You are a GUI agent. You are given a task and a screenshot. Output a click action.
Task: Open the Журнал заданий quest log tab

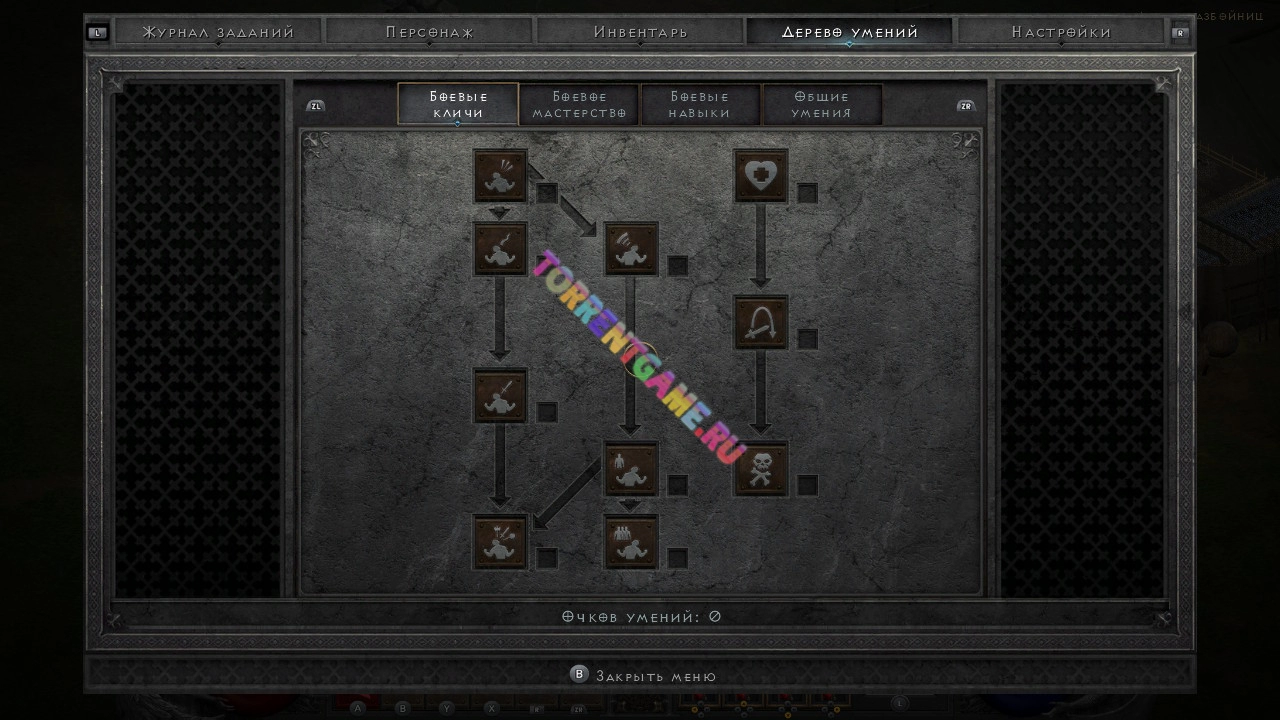coord(218,32)
